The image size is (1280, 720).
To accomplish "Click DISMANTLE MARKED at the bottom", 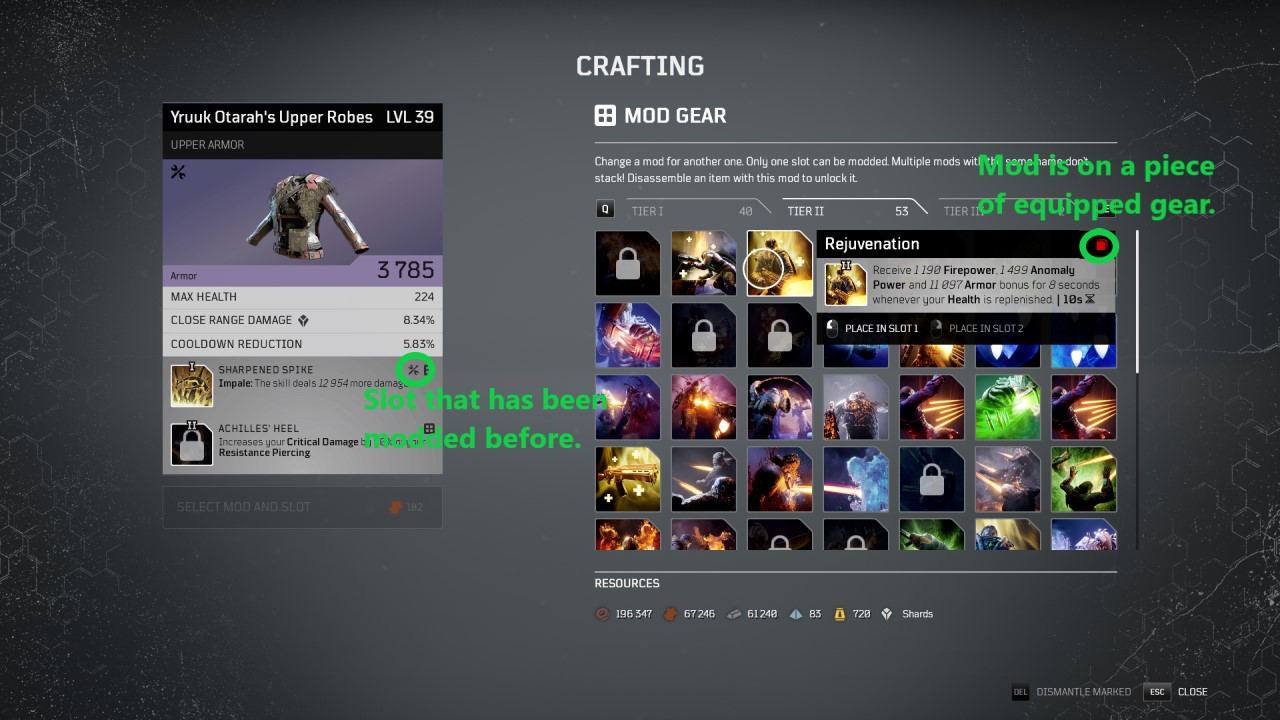I will [1083, 691].
